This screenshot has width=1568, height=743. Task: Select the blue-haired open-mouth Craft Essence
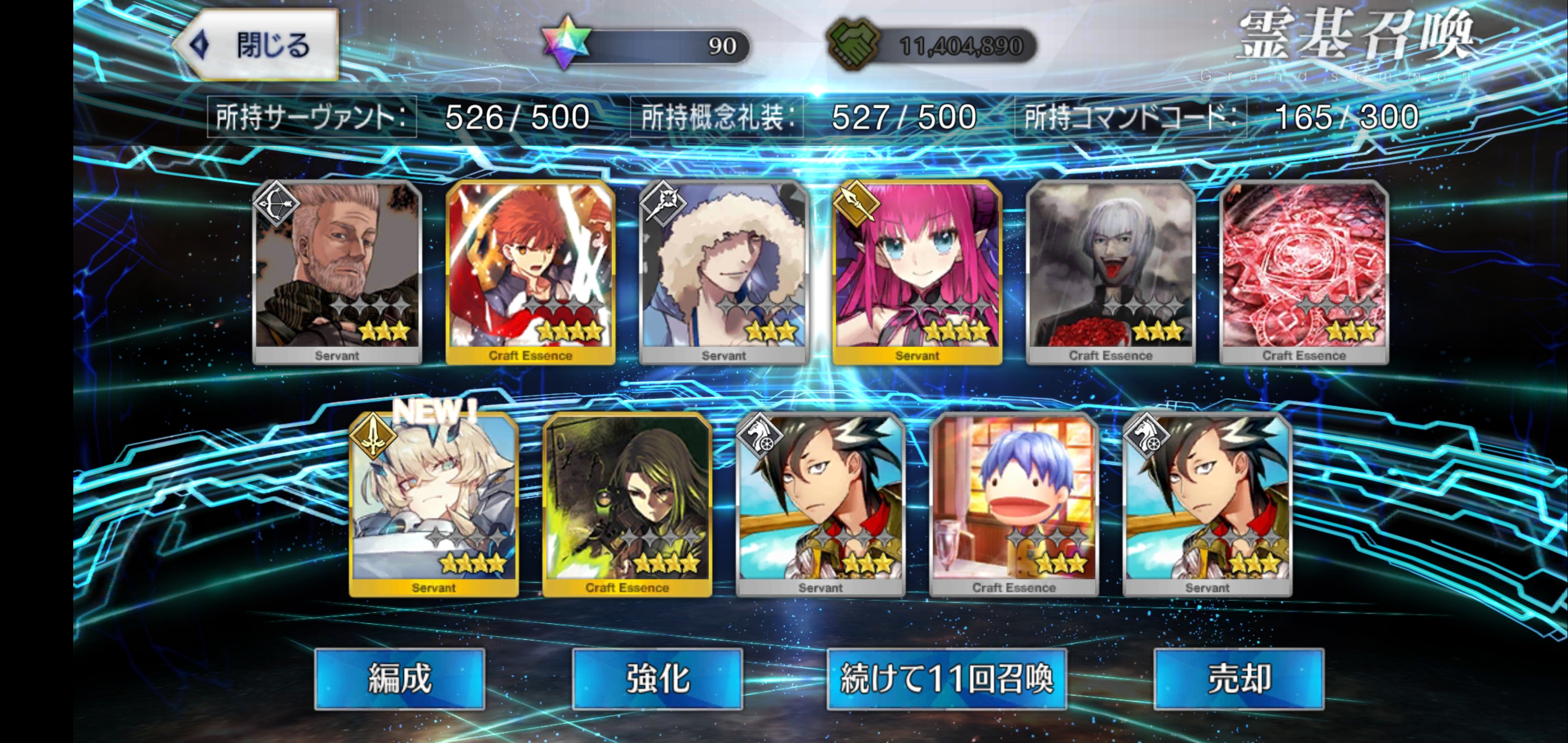(x=1014, y=504)
